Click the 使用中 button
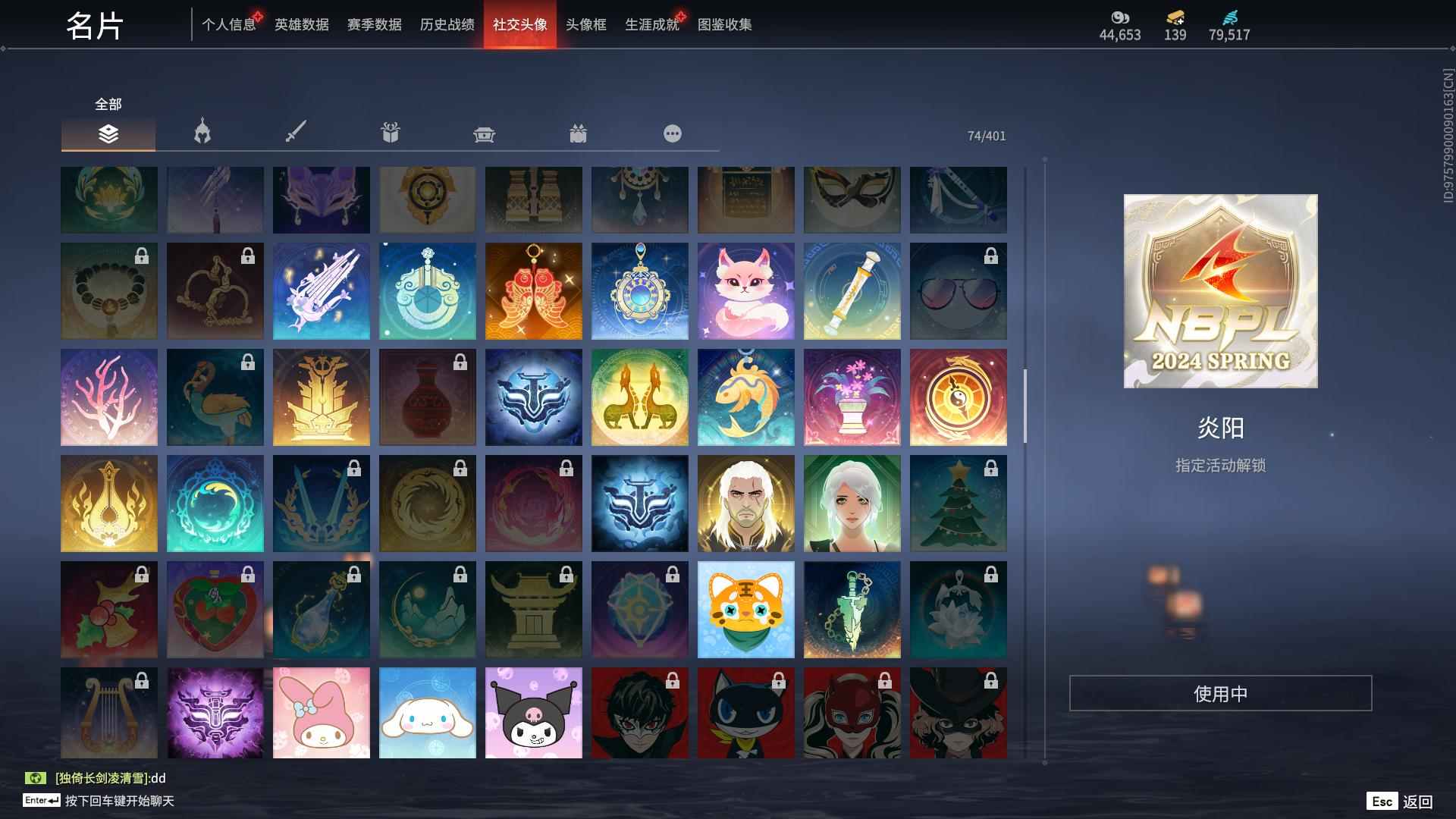The width and height of the screenshot is (1456, 819). click(1220, 692)
